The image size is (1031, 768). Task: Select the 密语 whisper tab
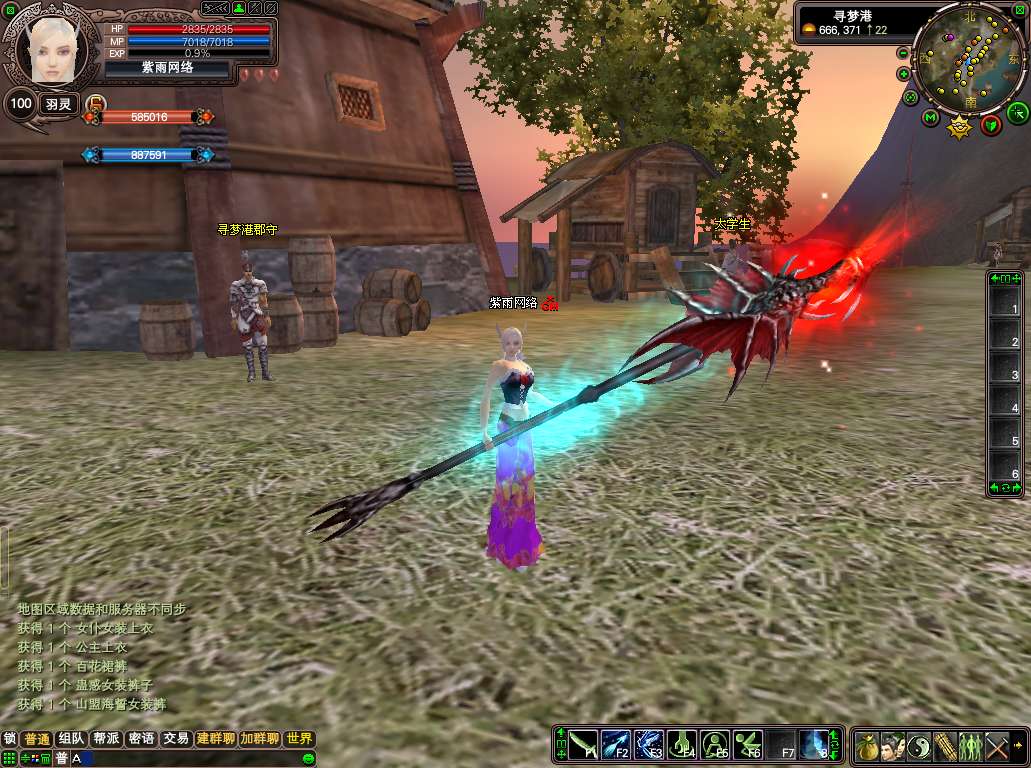point(141,739)
